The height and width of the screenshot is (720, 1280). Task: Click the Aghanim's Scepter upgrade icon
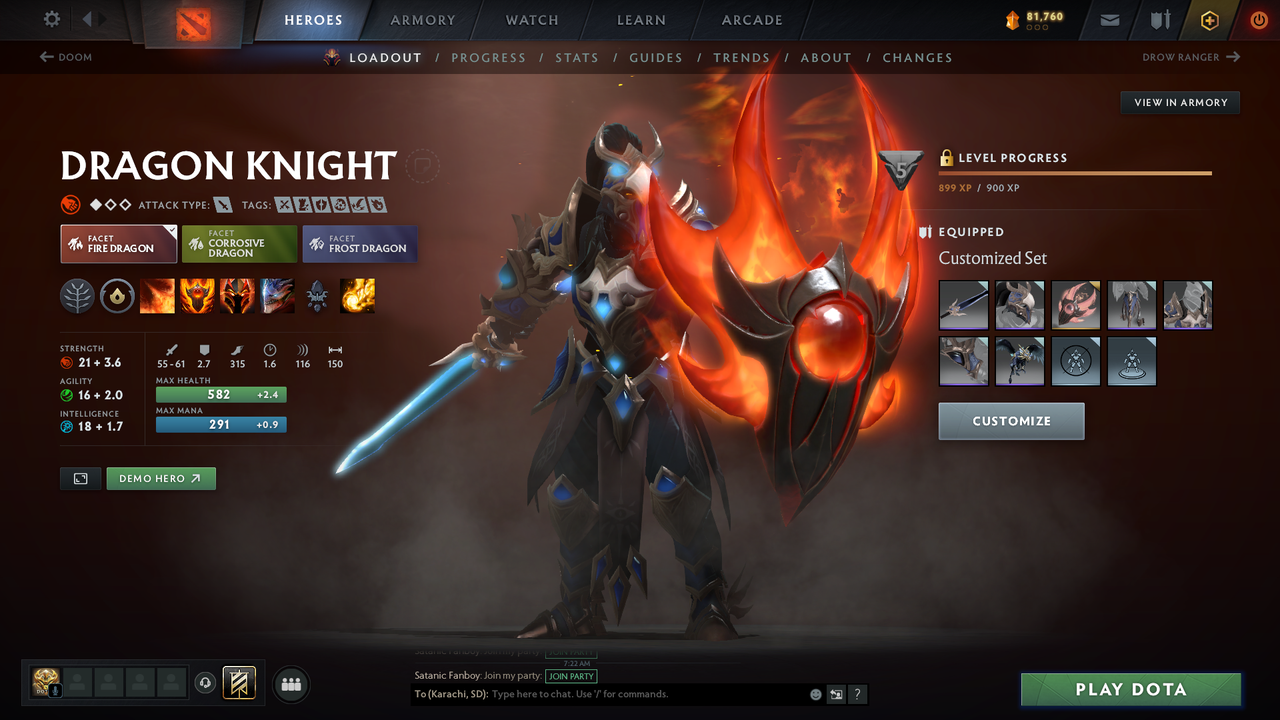click(315, 295)
